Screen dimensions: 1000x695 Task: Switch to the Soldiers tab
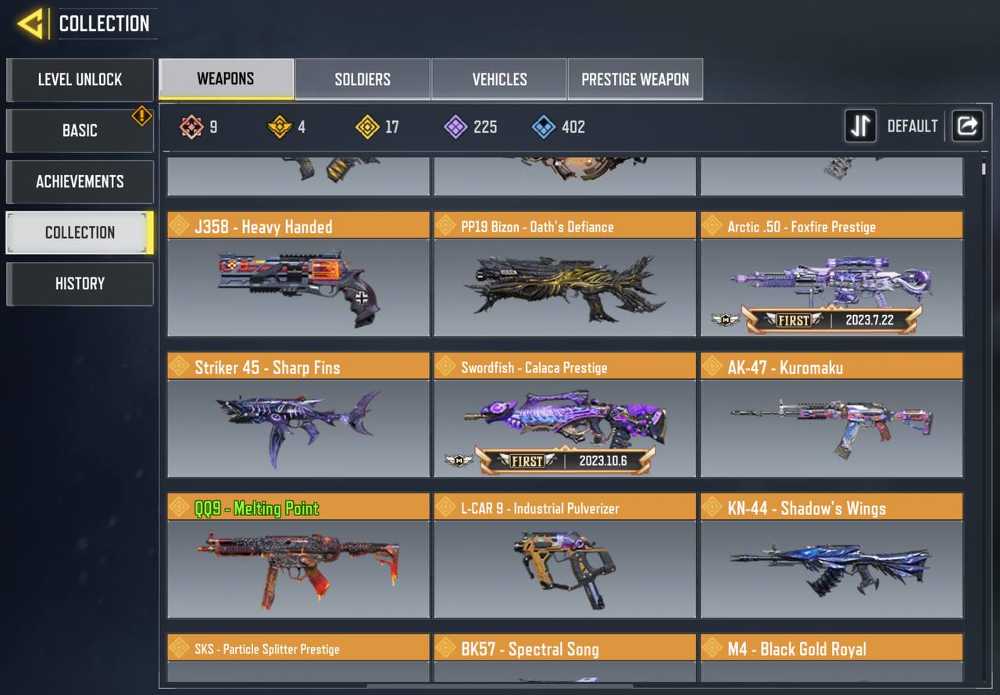click(362, 80)
